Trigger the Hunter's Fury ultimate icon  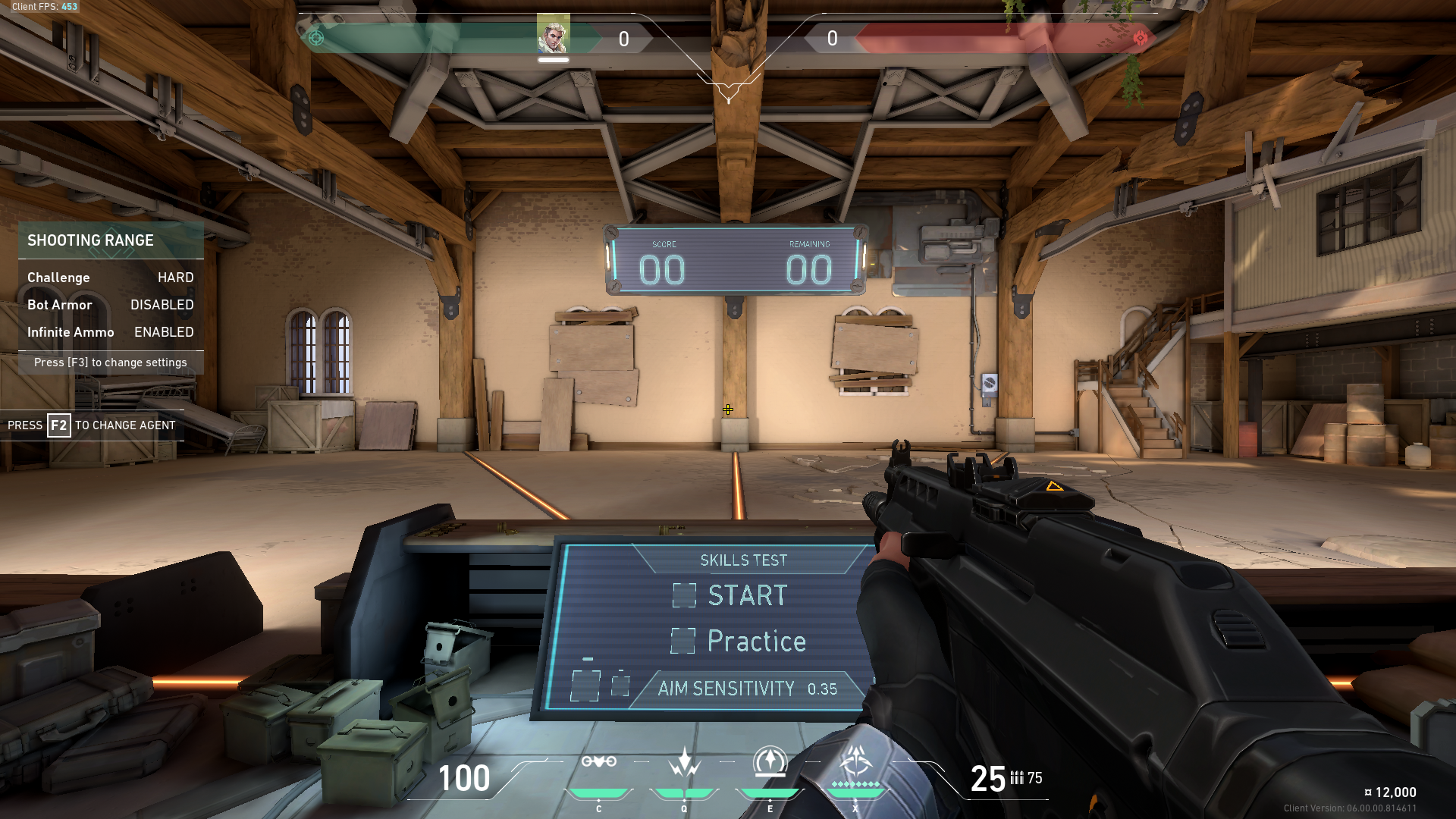pyautogui.click(x=855, y=762)
